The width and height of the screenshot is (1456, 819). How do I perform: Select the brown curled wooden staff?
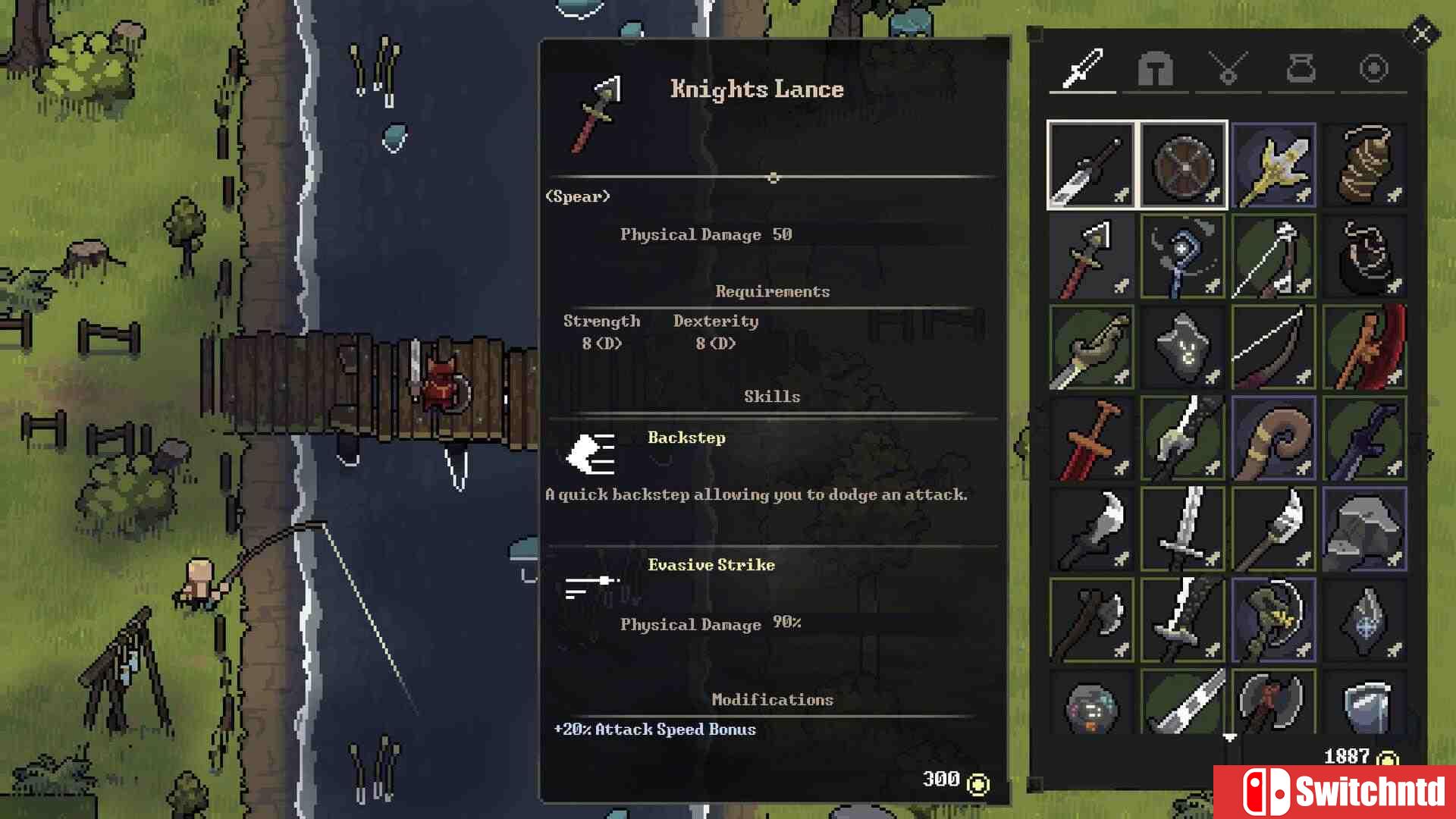pos(1273,438)
